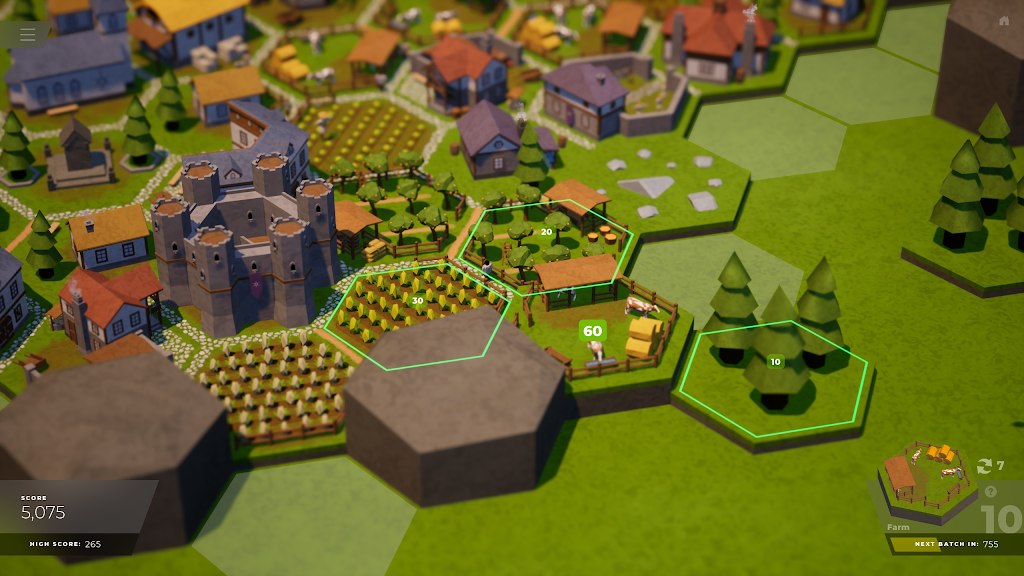Click the home icon to recenter
Viewport: 1024px width, 576px height.
tap(1004, 21)
